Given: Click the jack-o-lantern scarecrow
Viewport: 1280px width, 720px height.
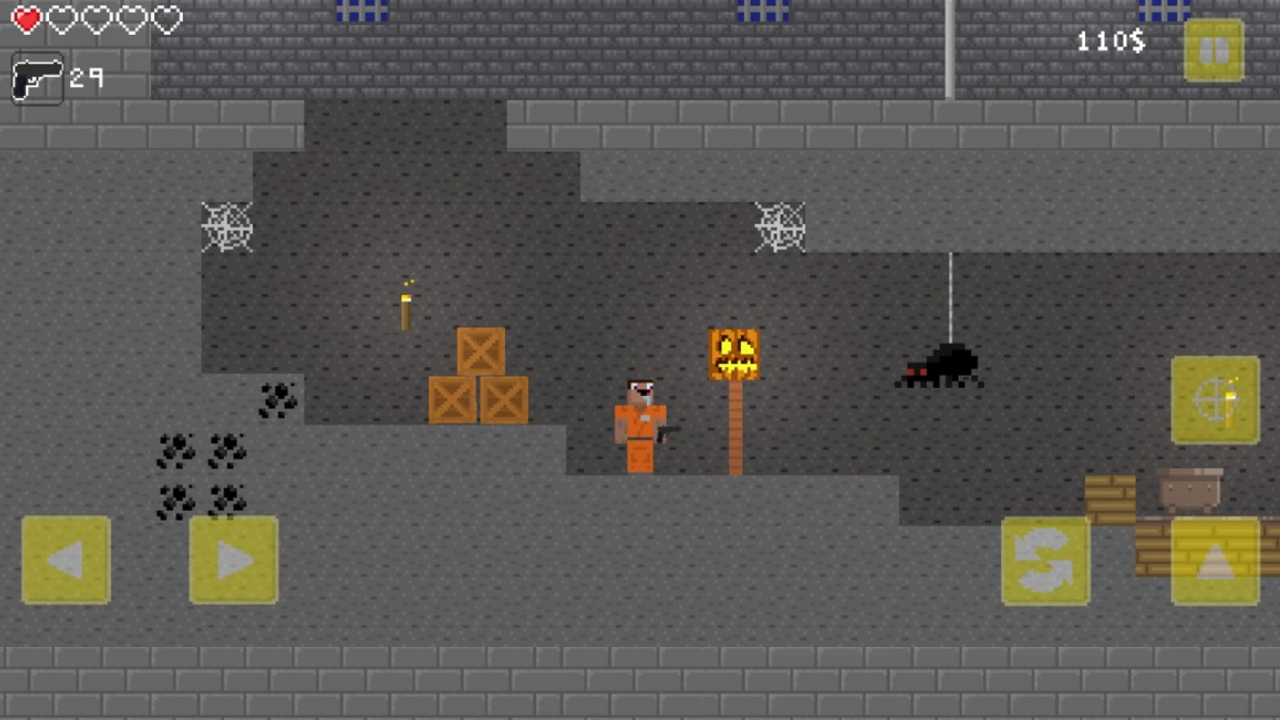Looking at the screenshot, I should click(x=735, y=355).
